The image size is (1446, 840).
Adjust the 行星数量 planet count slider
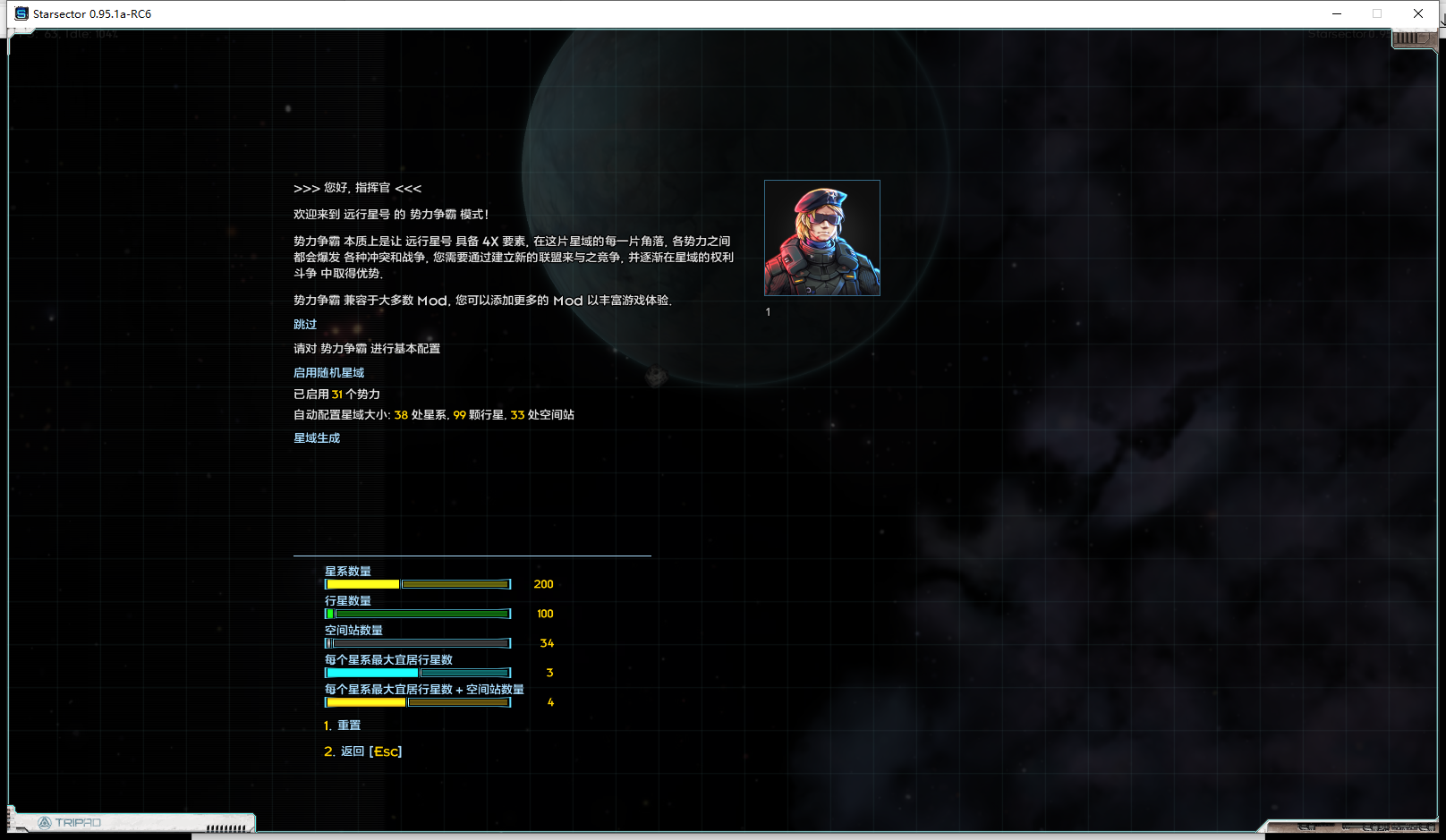pos(416,614)
